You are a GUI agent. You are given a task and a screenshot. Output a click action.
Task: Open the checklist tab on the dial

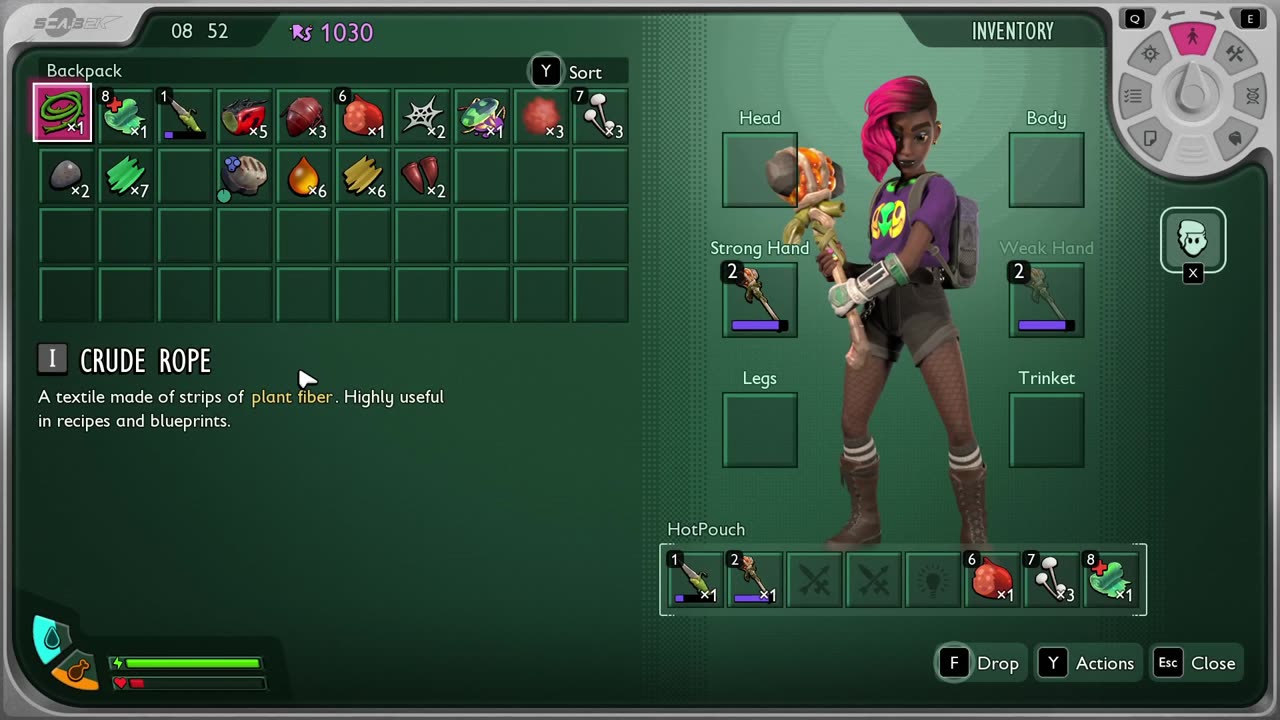1133,97
